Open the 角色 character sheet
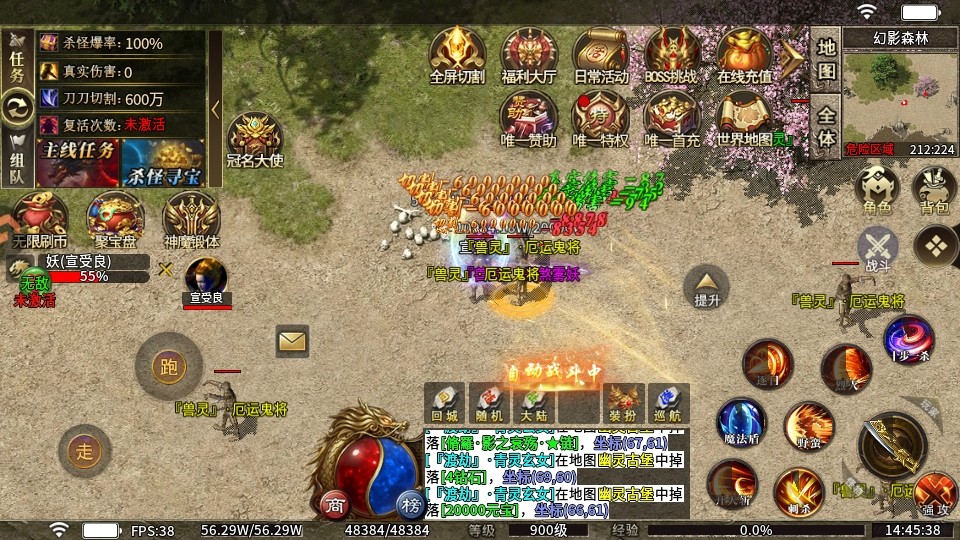This screenshot has width=960, height=540. 877,190
